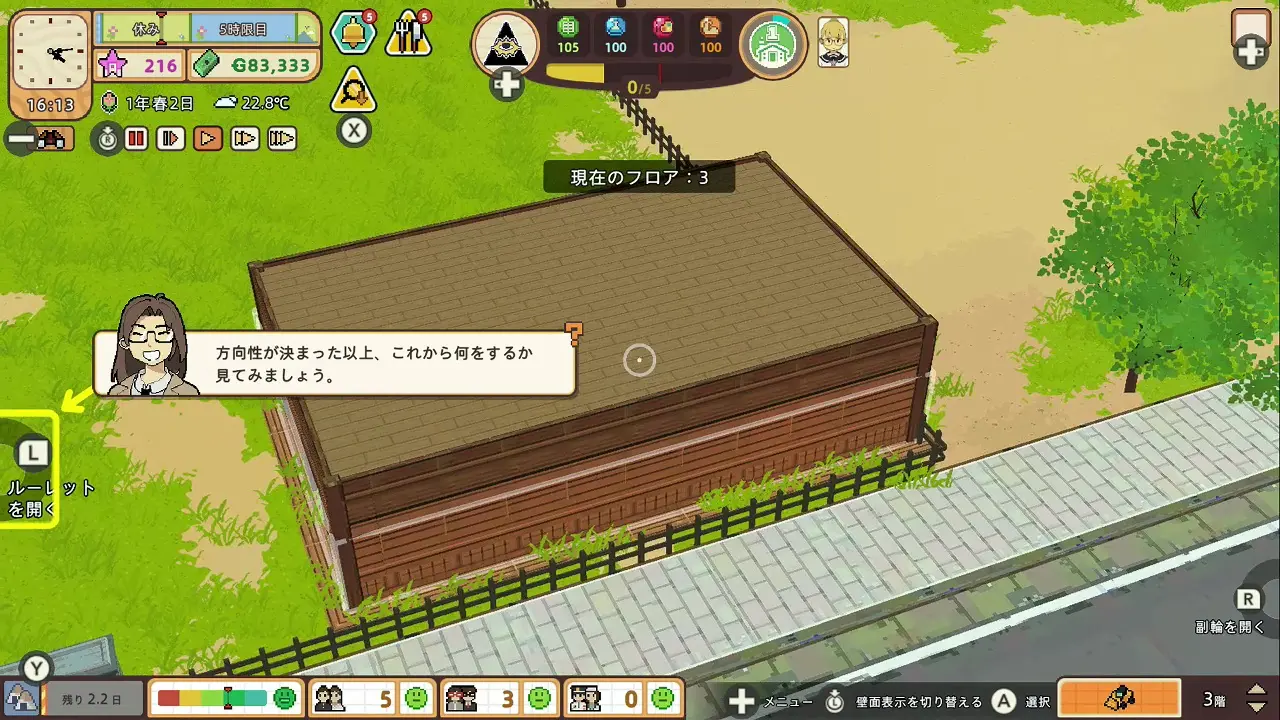Open the fork and knife alert

pos(408,34)
